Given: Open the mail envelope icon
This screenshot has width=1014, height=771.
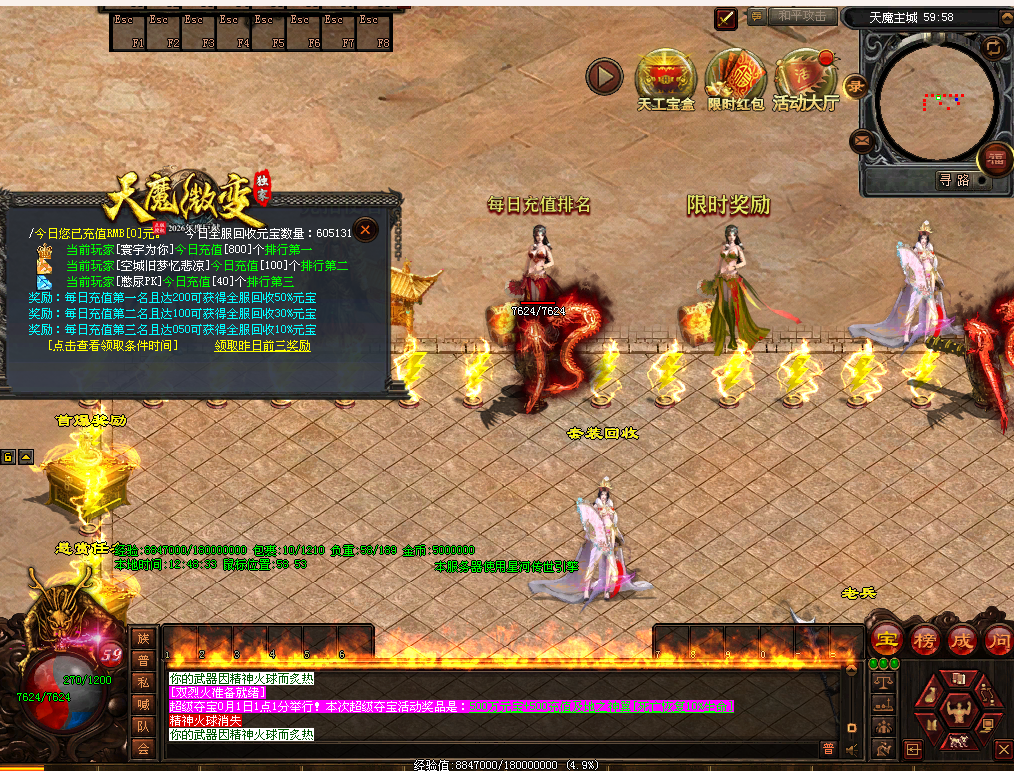Looking at the screenshot, I should pos(860,141).
